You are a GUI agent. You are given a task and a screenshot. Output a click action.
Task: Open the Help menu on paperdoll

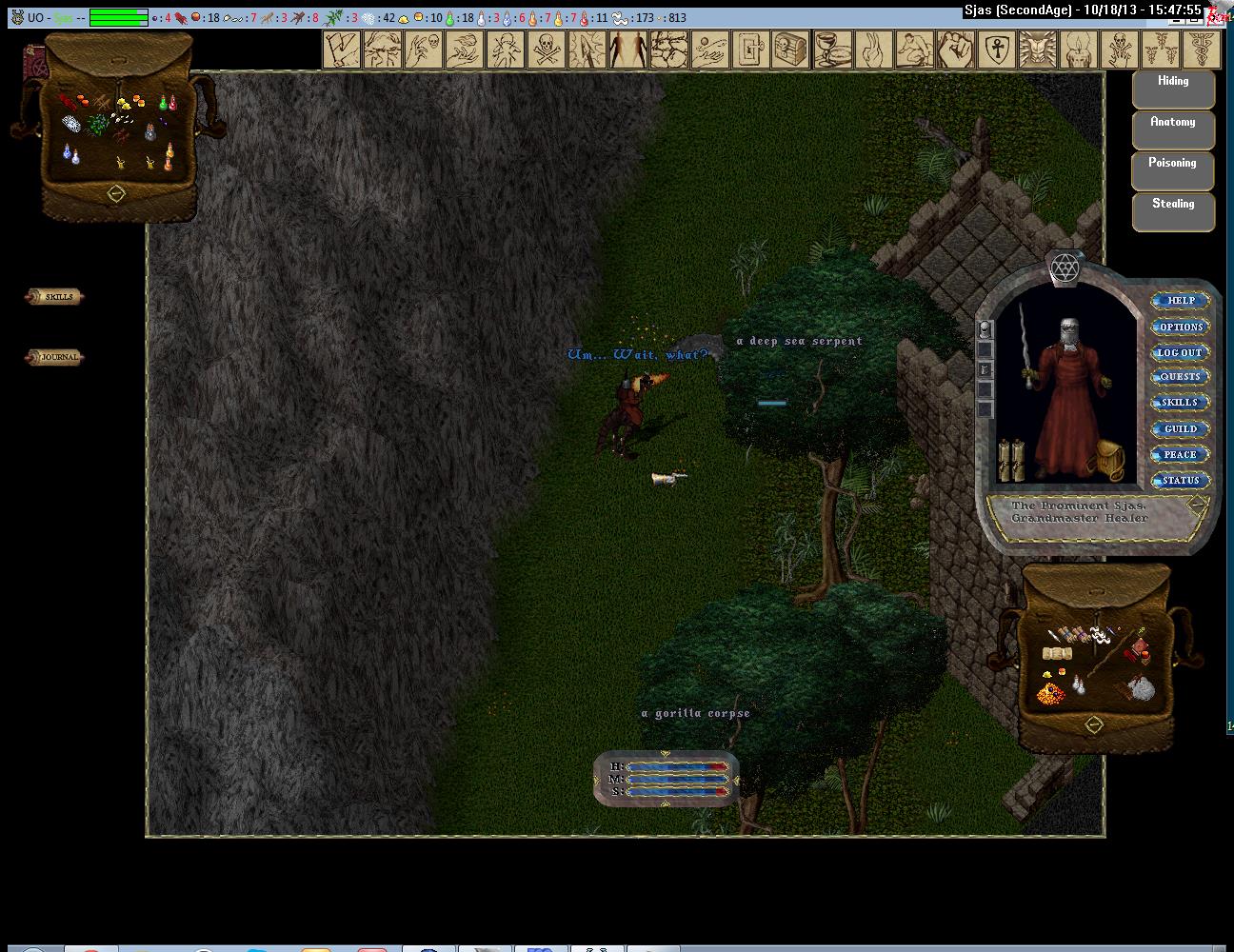(1181, 301)
